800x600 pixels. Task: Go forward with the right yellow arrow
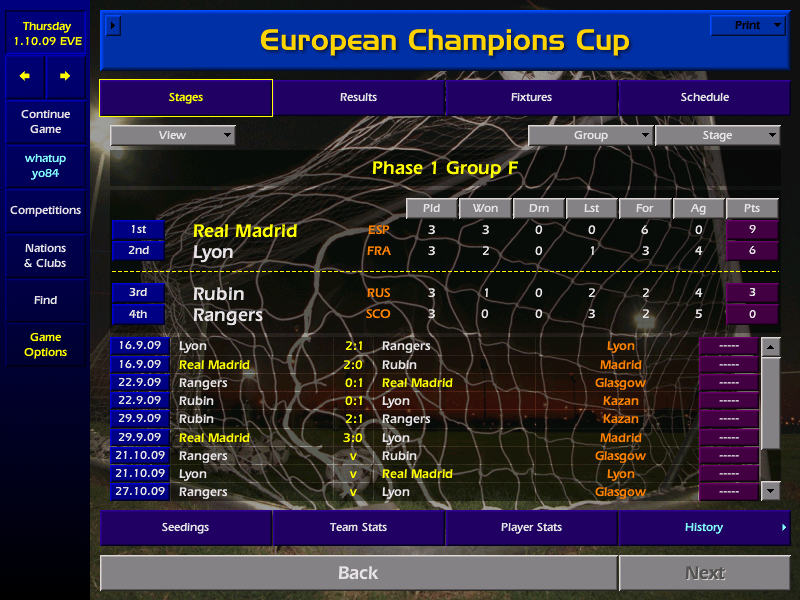click(65, 76)
